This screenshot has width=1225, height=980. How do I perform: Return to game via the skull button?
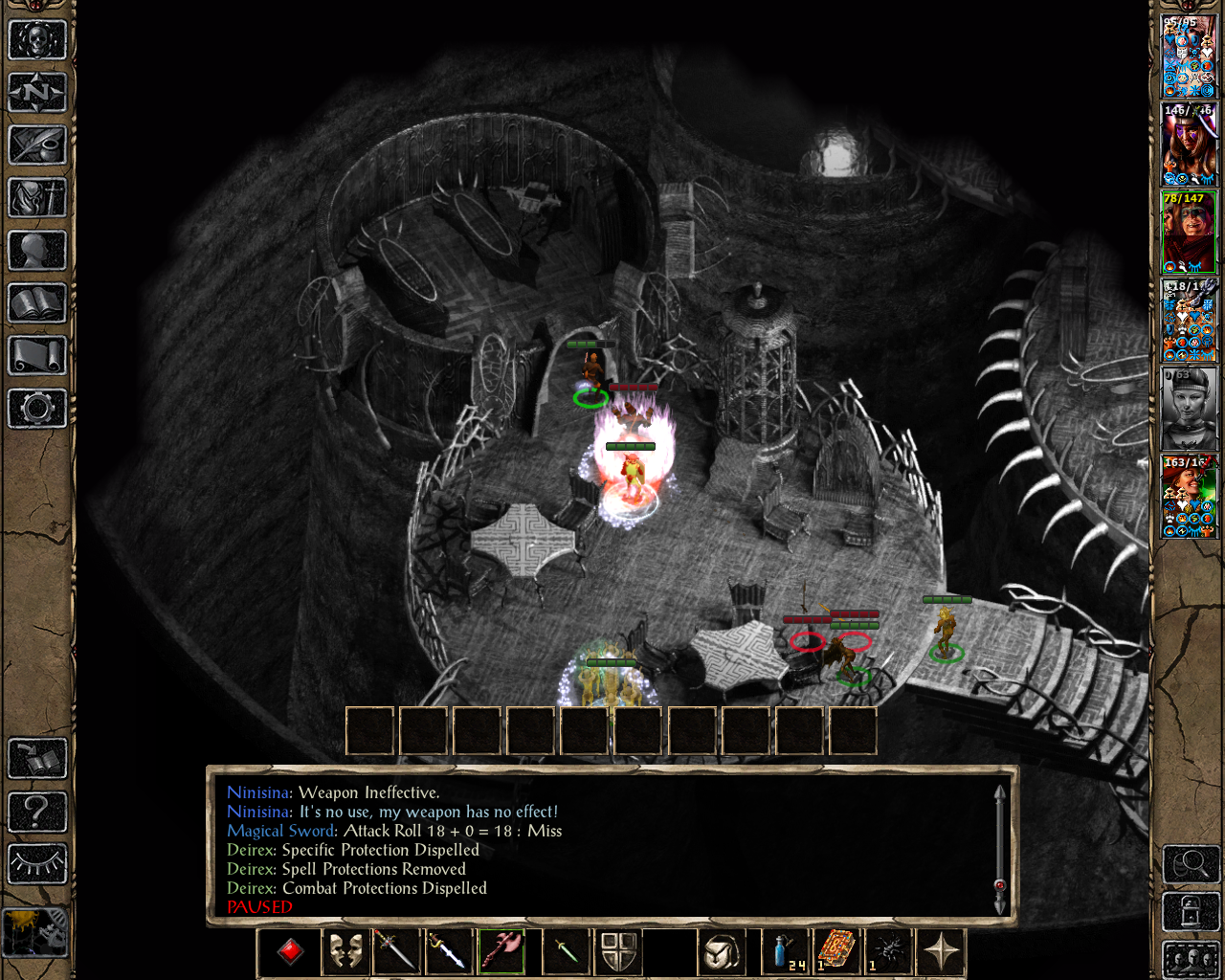pyautogui.click(x=37, y=40)
